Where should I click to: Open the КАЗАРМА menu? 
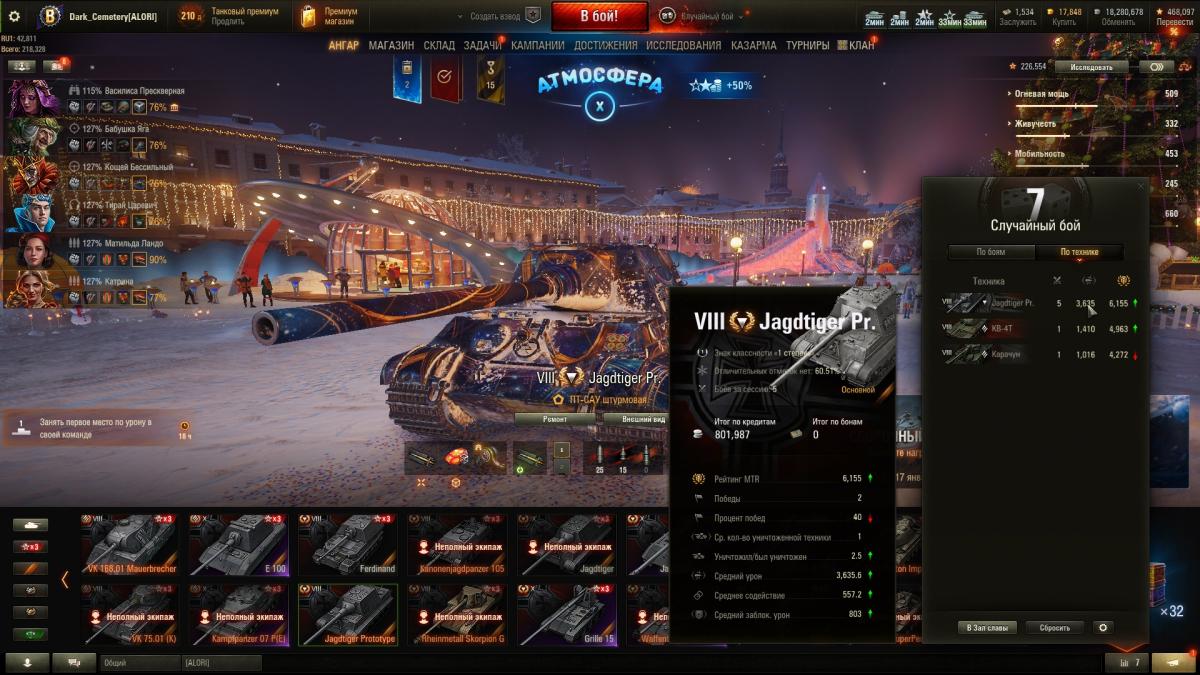pyautogui.click(x=753, y=45)
